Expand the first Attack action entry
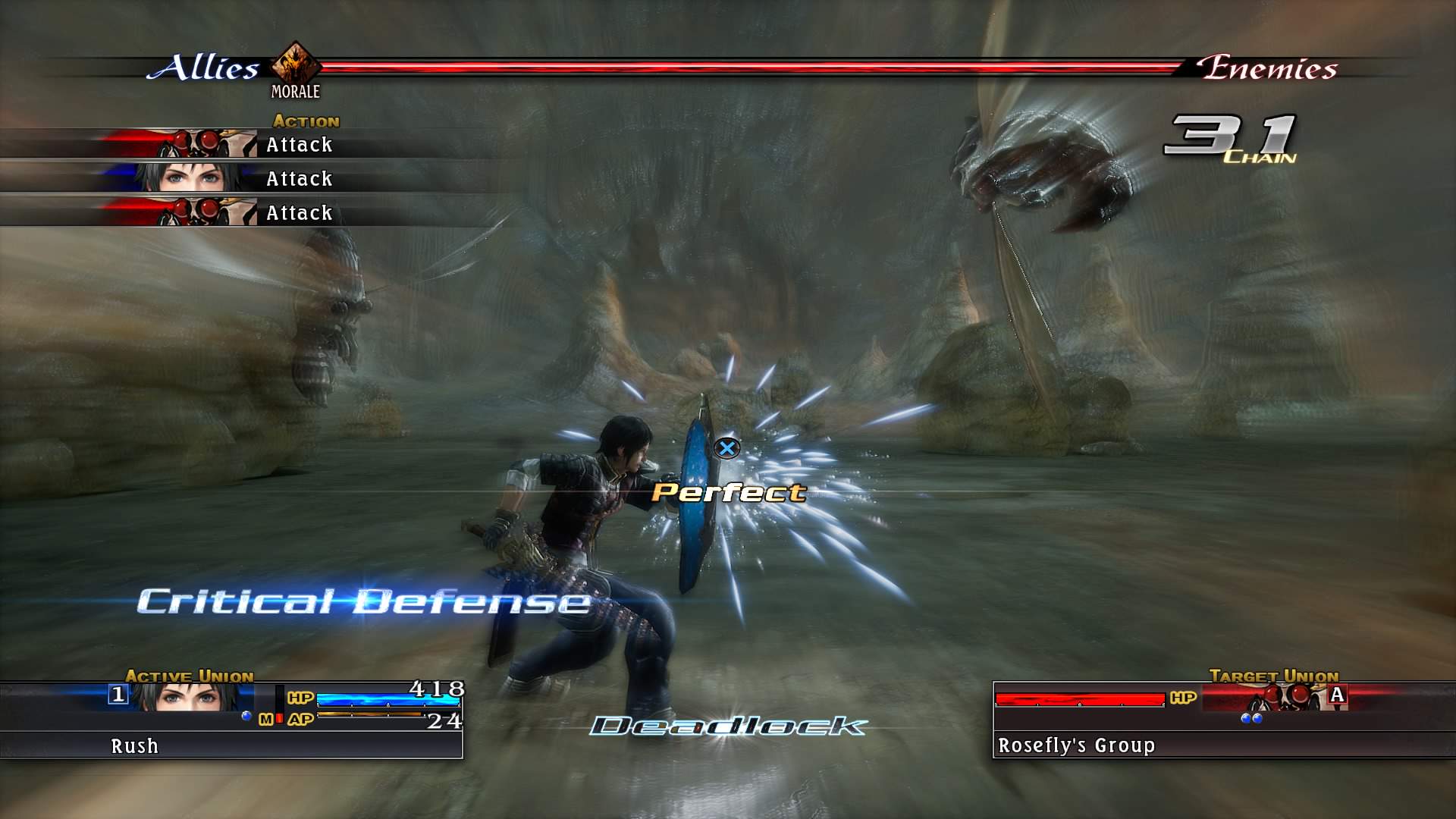Image resolution: width=1456 pixels, height=819 pixels. pyautogui.click(x=299, y=144)
